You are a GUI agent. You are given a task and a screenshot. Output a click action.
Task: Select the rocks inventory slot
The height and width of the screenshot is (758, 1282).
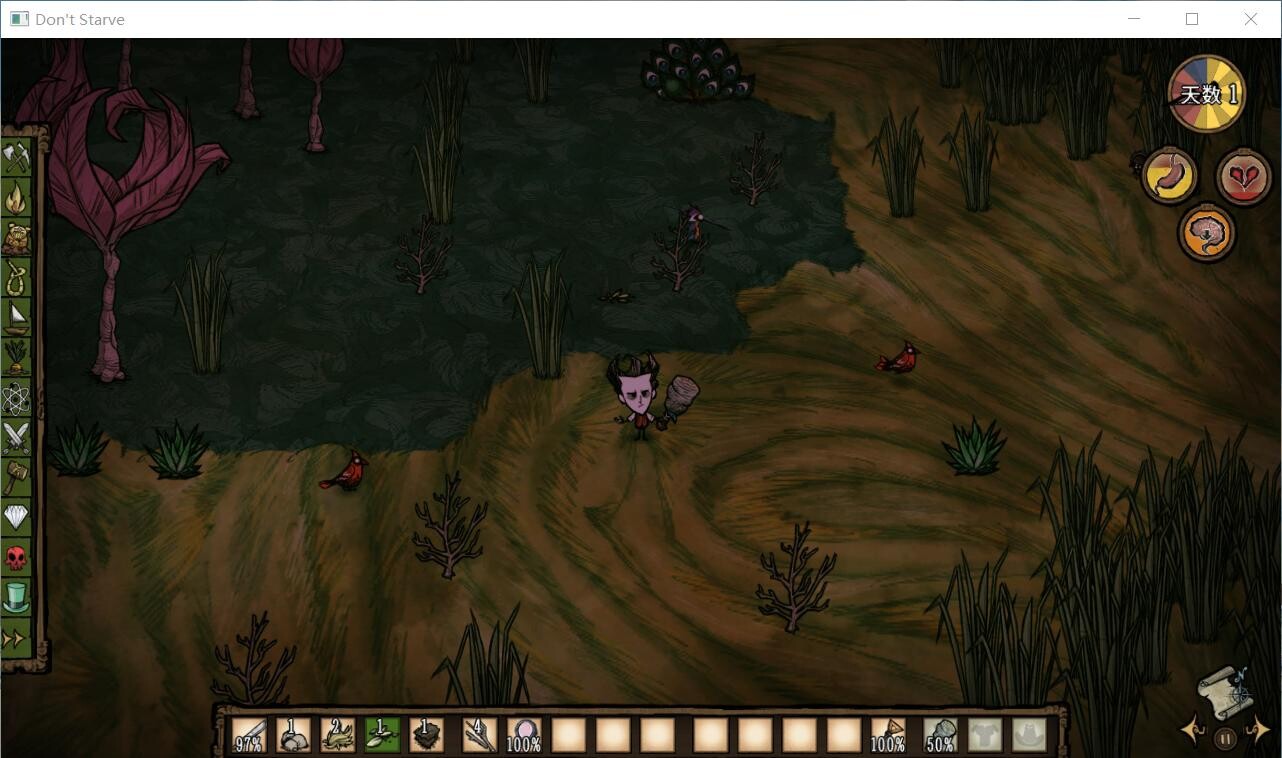click(x=293, y=736)
